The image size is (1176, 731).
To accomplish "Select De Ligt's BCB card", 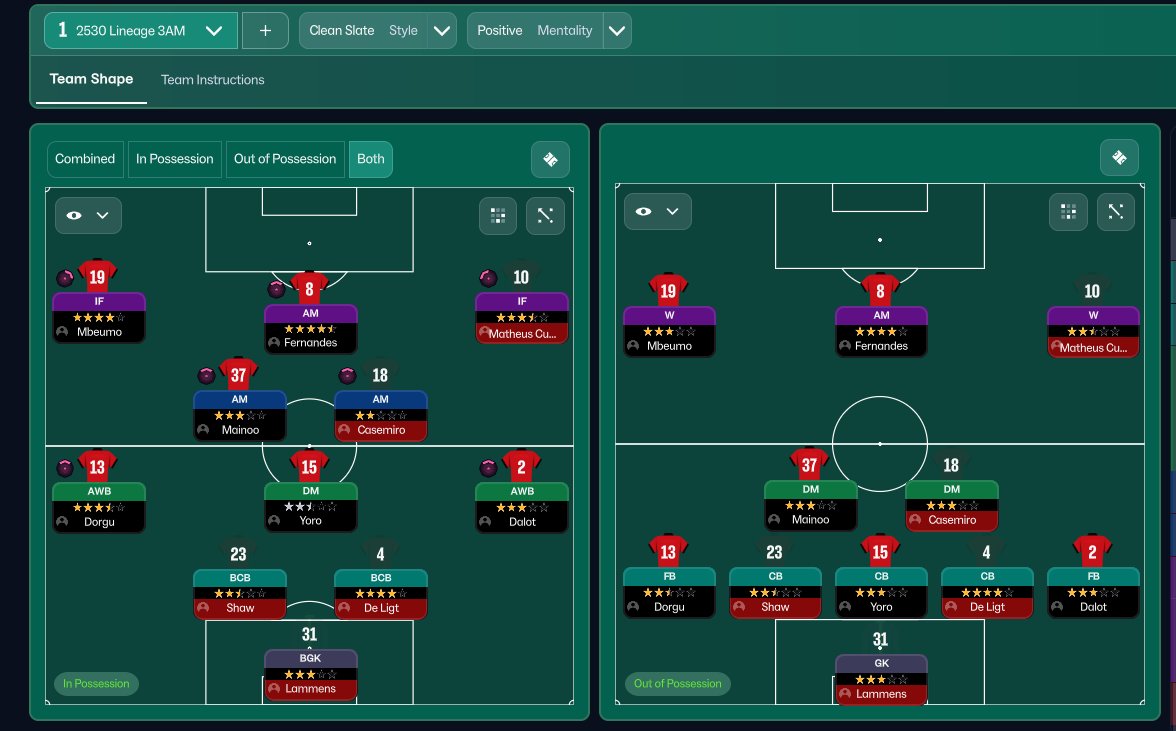I will pyautogui.click(x=380, y=594).
